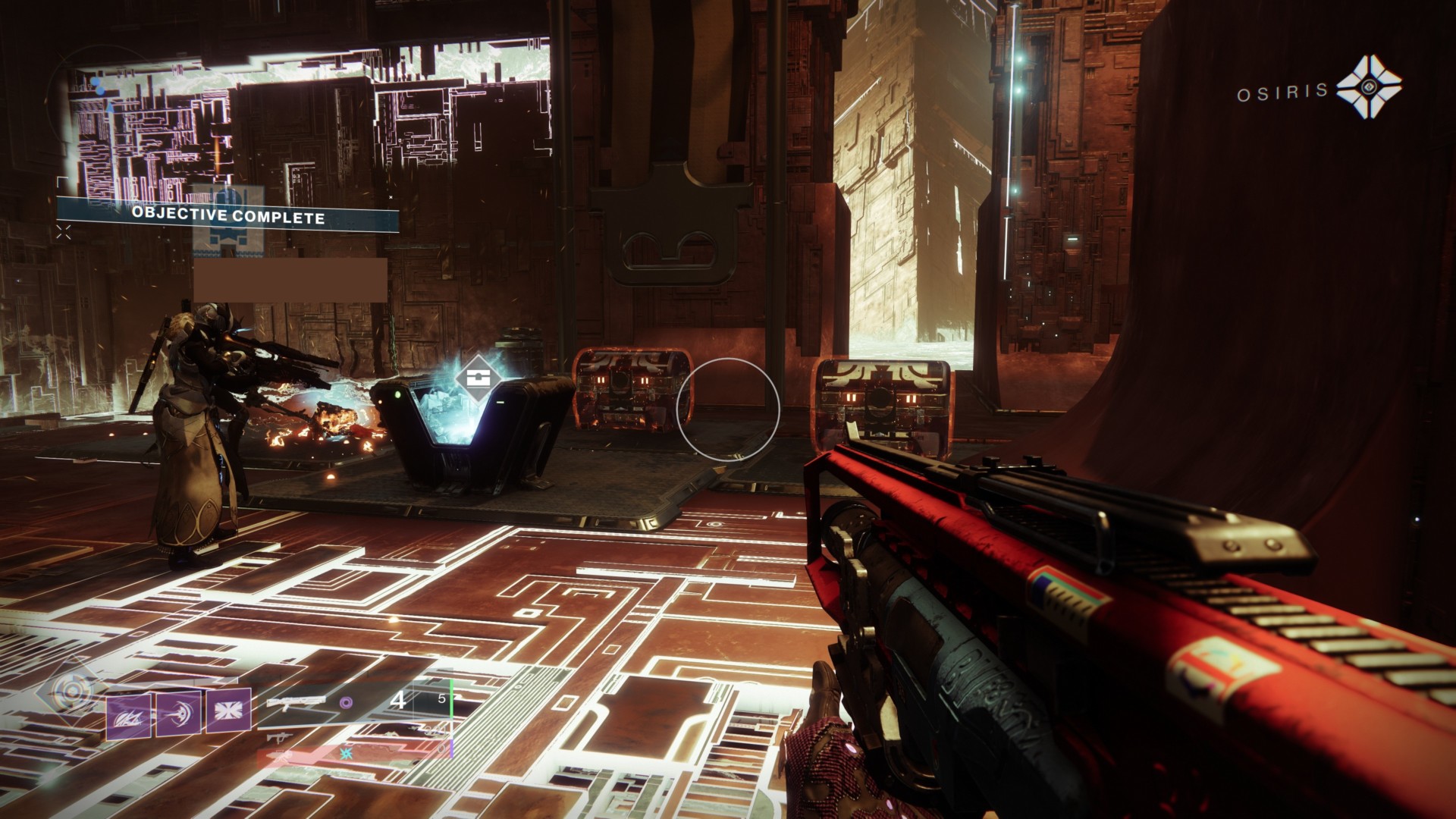Activate the Void grenade ability icon
The width and height of the screenshot is (1456, 819).
pos(129,716)
